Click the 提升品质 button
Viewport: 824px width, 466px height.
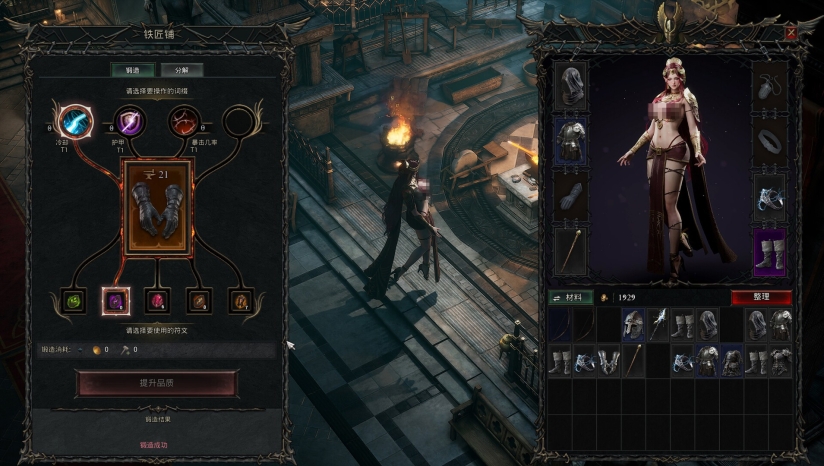point(156,384)
